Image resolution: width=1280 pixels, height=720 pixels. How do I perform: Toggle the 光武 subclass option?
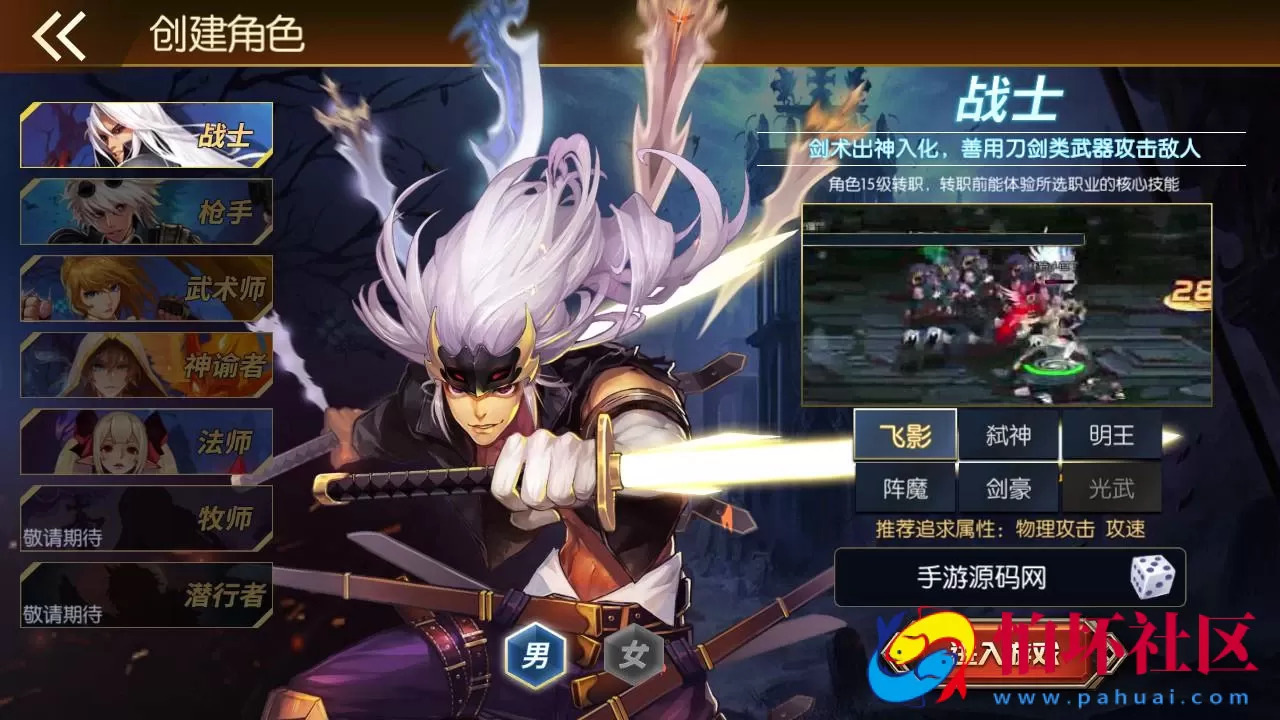(x=1113, y=487)
